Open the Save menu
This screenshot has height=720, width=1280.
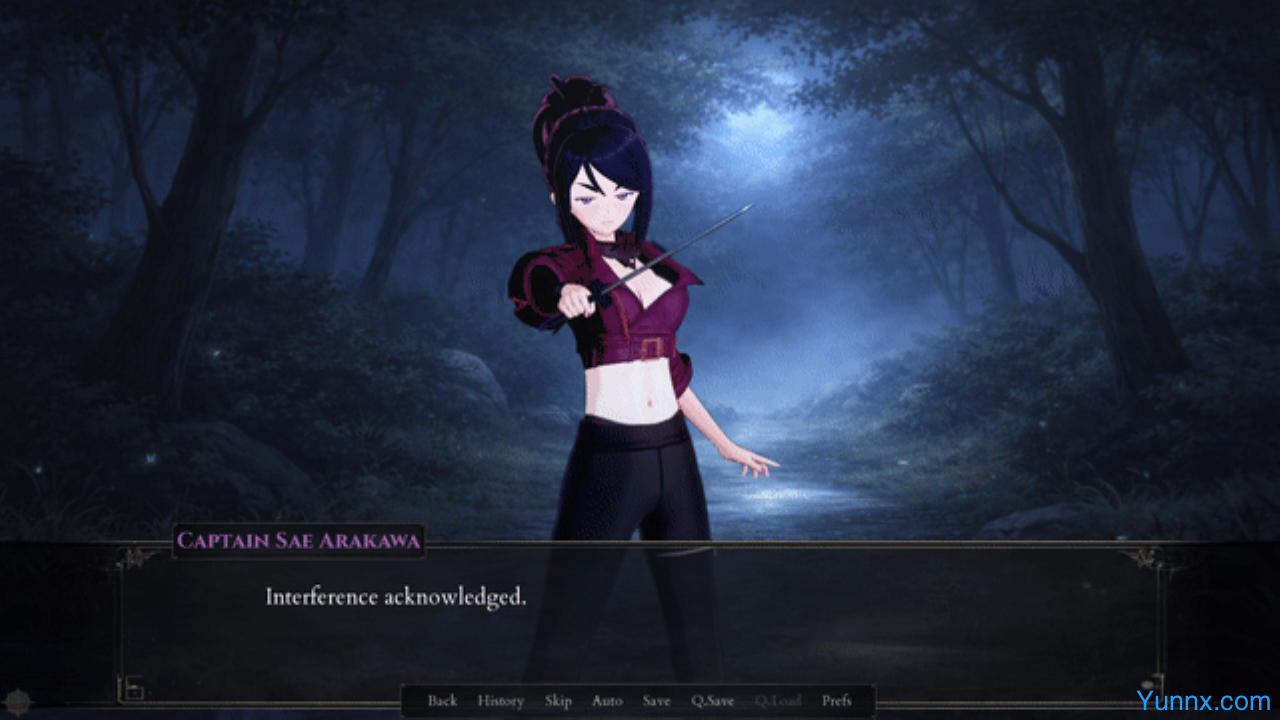[656, 701]
